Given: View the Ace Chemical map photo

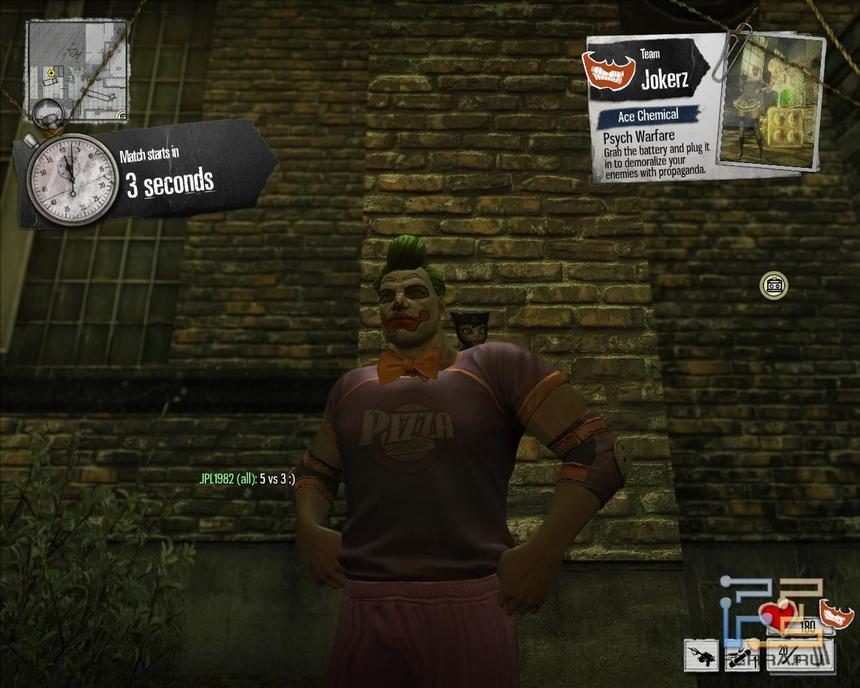Looking at the screenshot, I should 769,99.
